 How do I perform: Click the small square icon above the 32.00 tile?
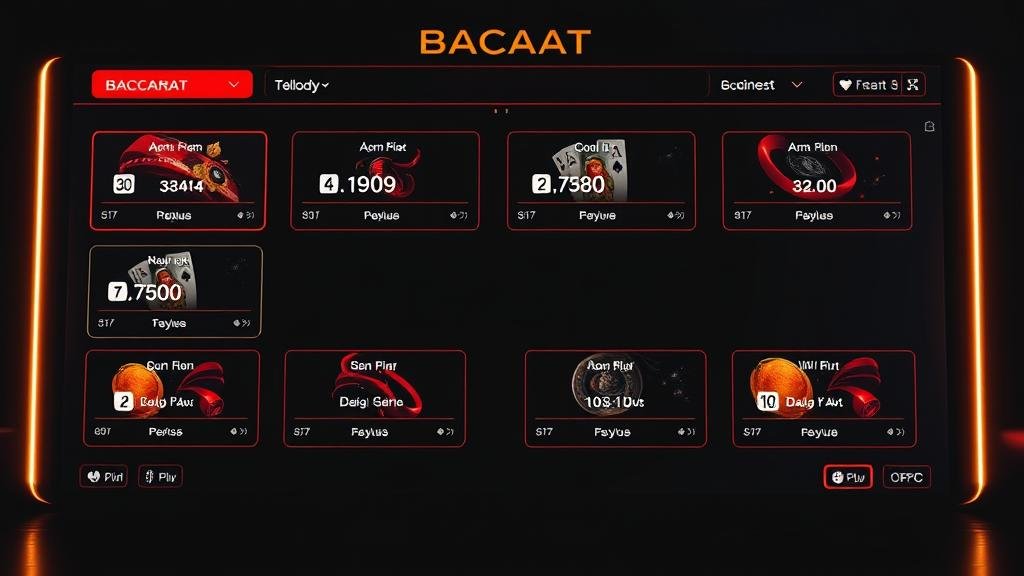pyautogui.click(x=929, y=126)
